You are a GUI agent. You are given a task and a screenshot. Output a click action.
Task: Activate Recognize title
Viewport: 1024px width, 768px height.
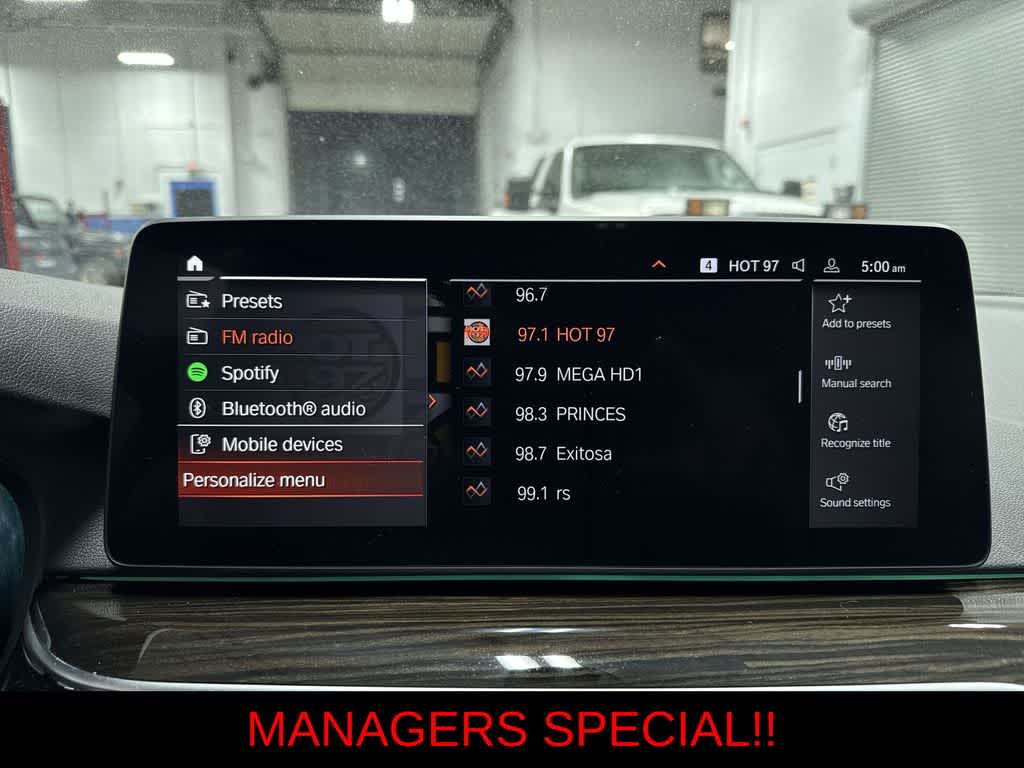(x=855, y=431)
